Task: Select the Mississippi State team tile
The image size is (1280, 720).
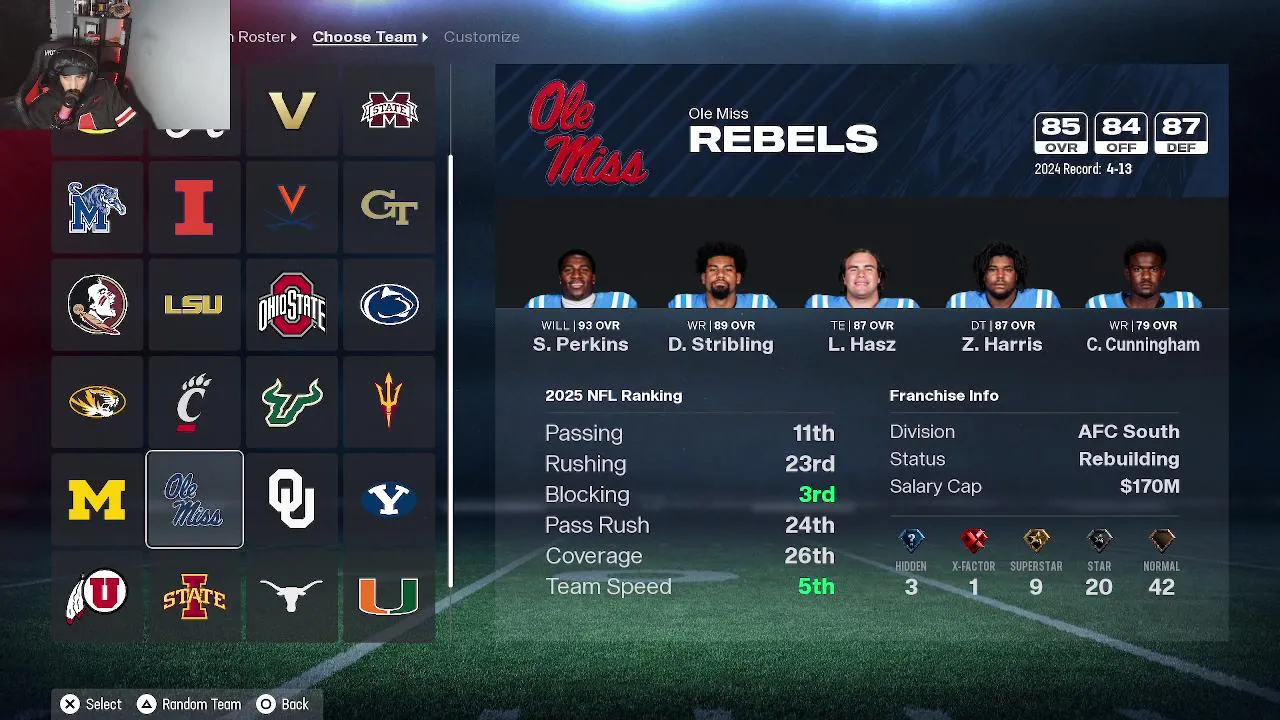Action: pos(389,111)
